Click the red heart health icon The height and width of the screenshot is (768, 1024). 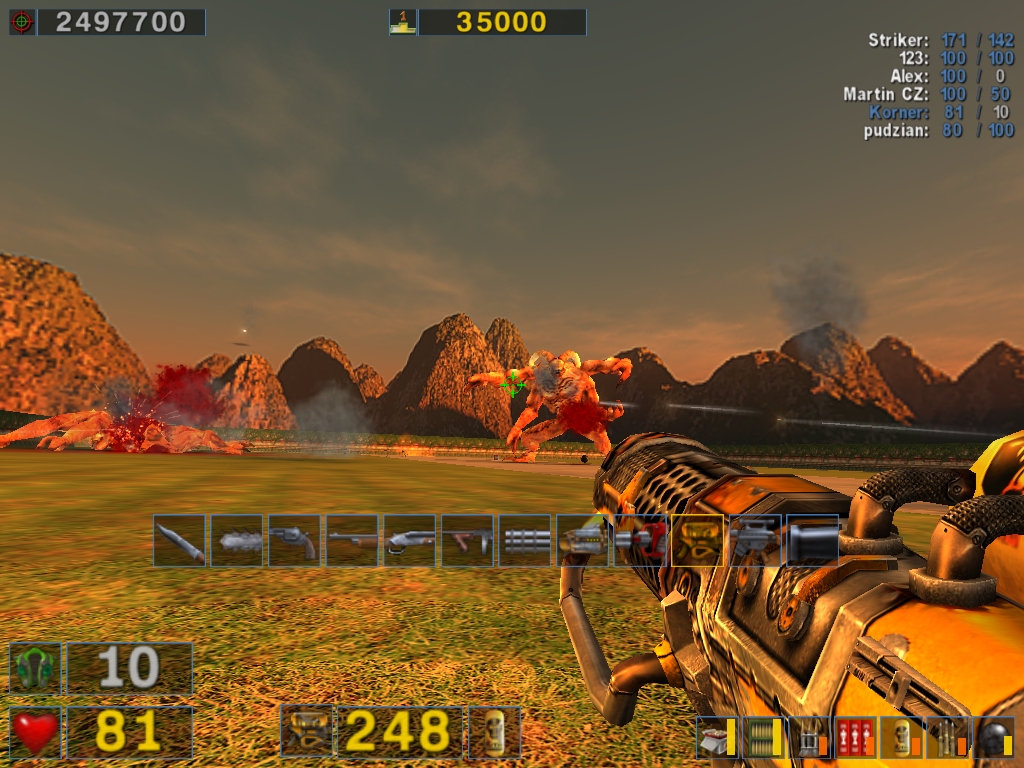(36, 733)
